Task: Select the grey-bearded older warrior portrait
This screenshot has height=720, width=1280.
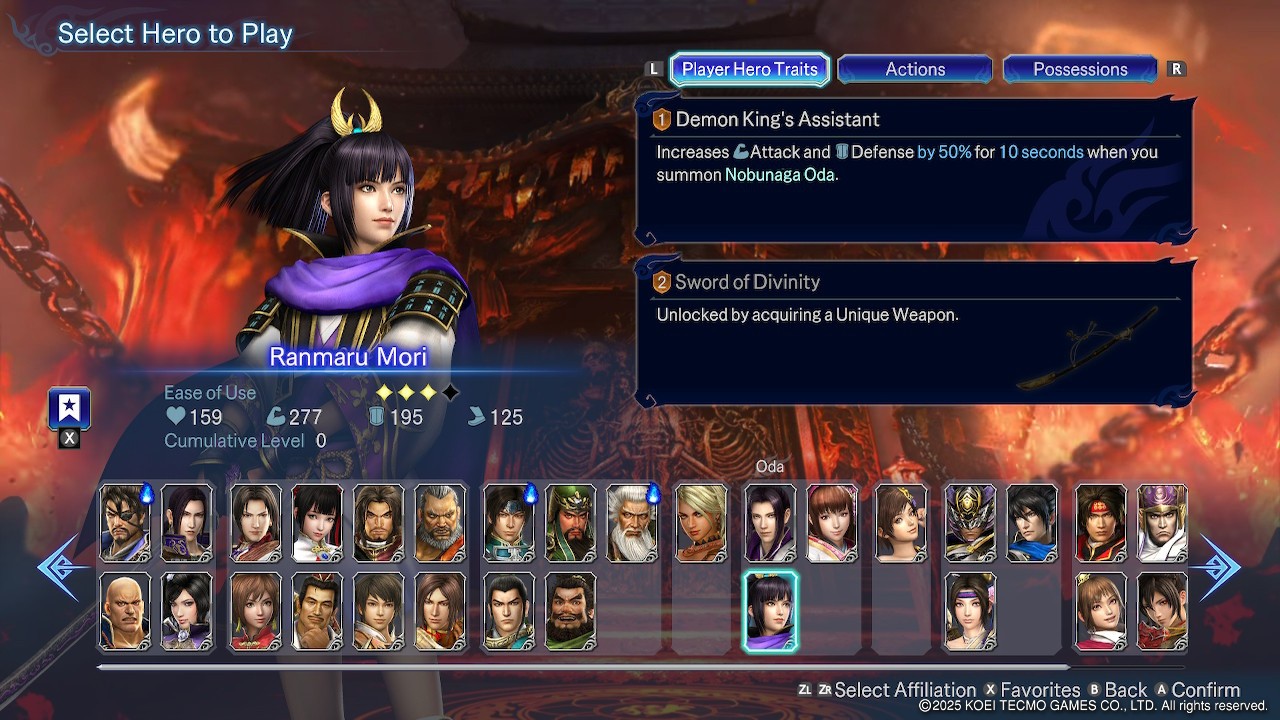Action: [440, 523]
